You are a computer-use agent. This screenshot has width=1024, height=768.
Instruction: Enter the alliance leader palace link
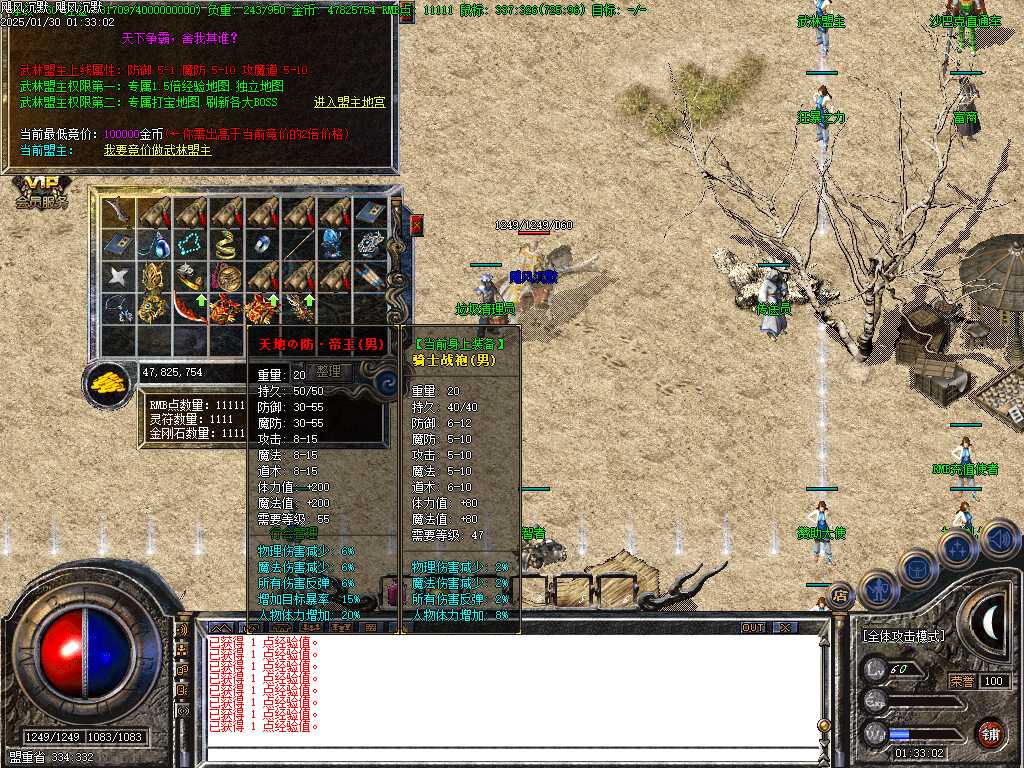coord(349,102)
